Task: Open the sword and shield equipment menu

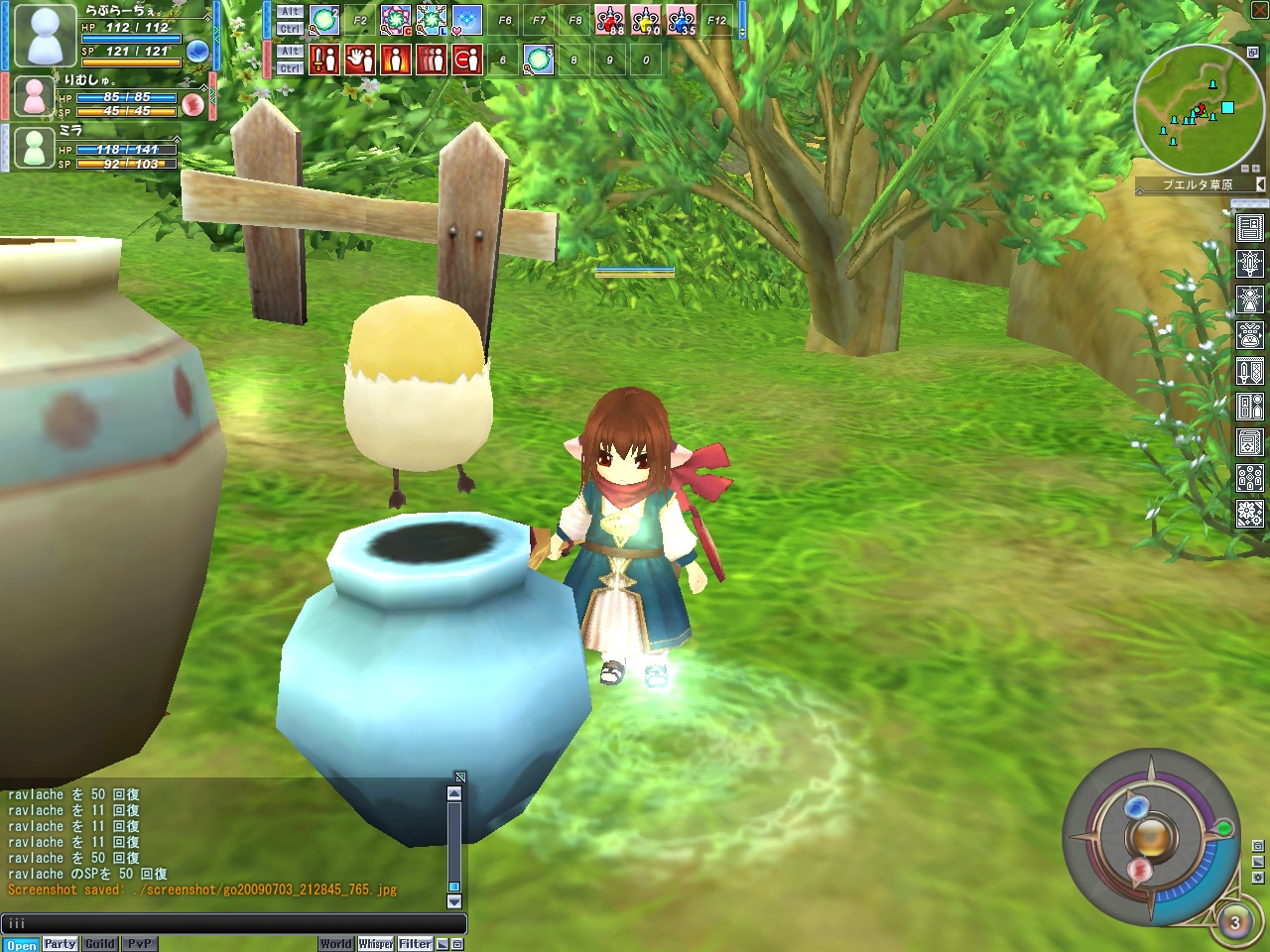Action: click(x=1249, y=372)
